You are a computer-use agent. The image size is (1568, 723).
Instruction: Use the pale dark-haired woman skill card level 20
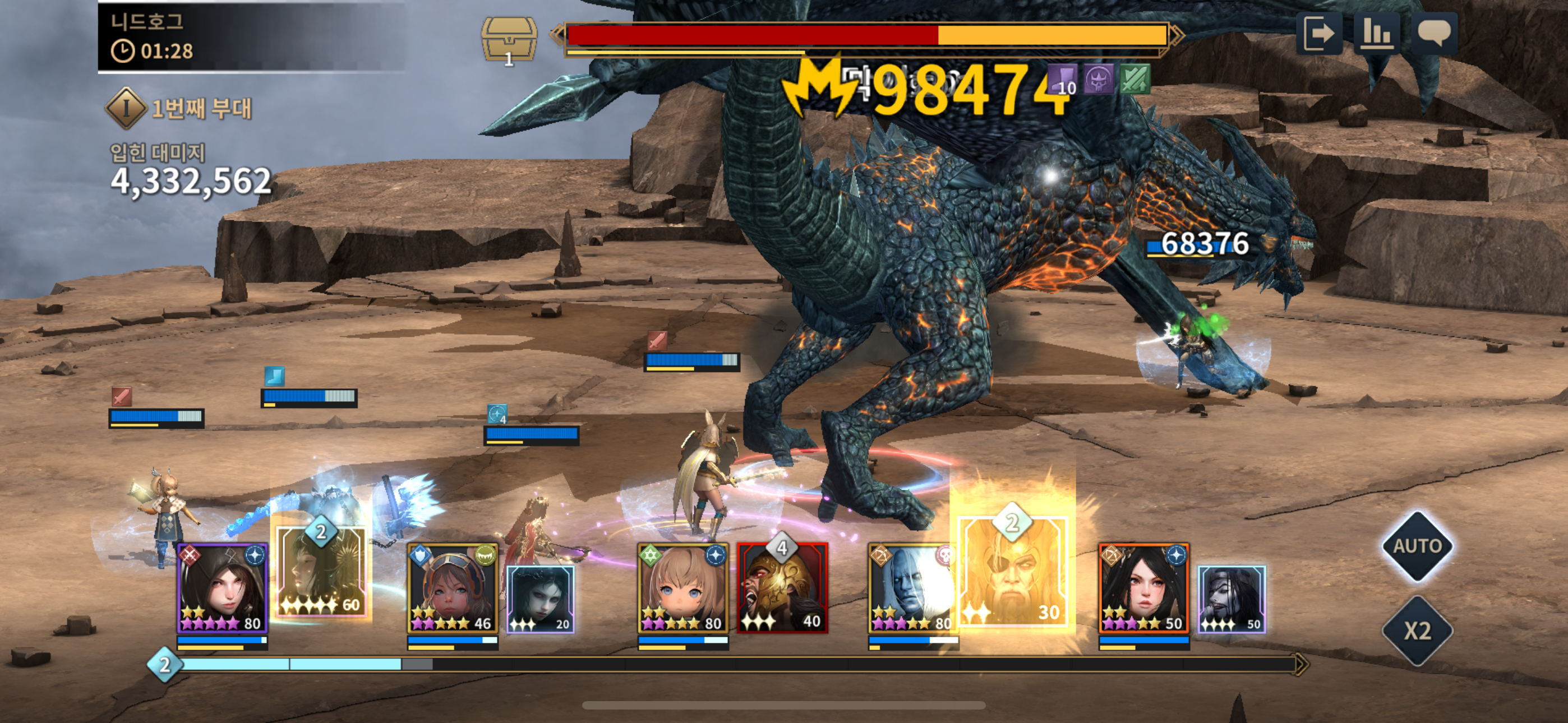[x=541, y=599]
